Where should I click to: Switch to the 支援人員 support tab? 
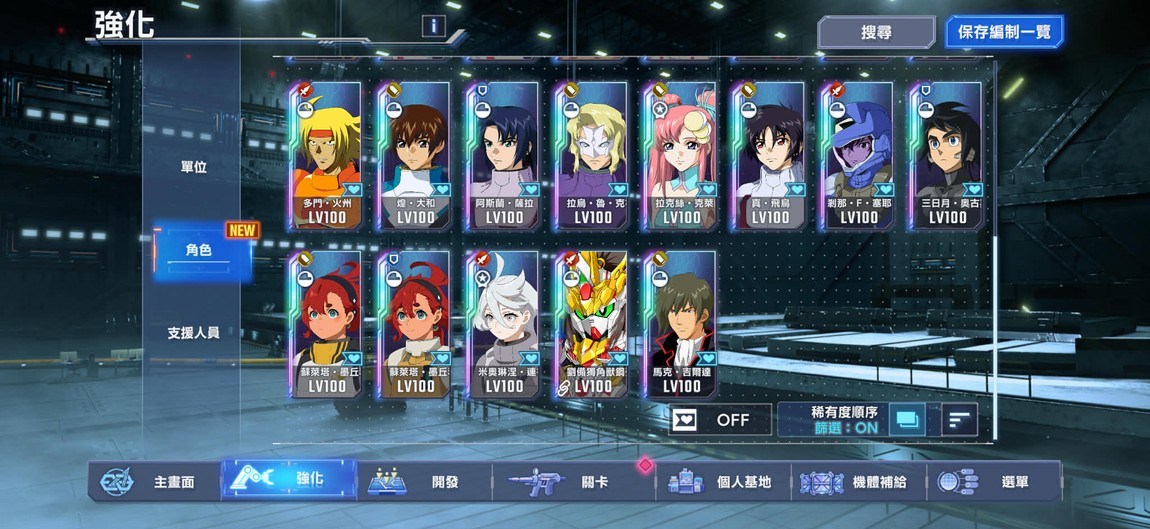194,332
